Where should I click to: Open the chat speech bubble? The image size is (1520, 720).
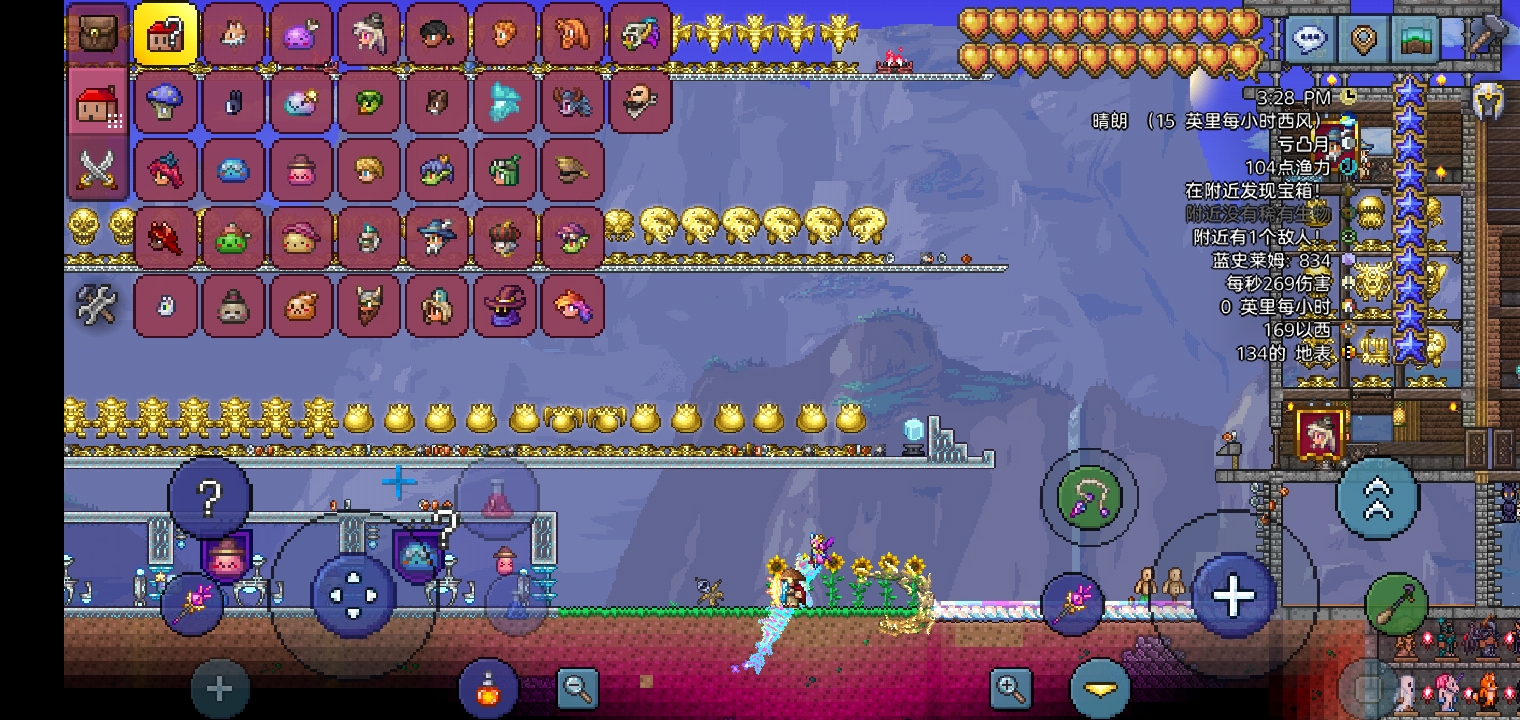point(1310,39)
